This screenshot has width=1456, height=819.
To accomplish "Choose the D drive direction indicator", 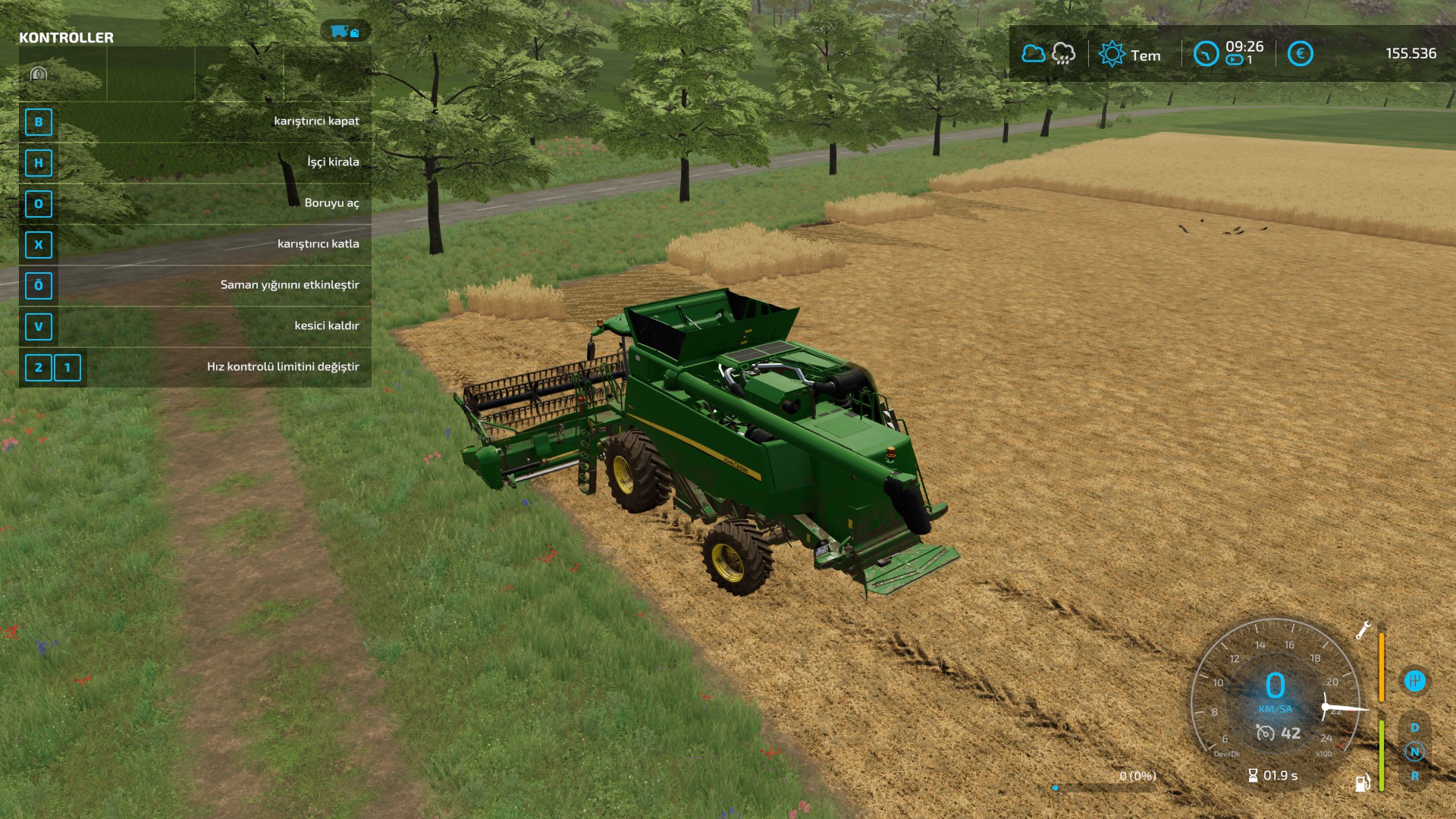I will 1414,727.
